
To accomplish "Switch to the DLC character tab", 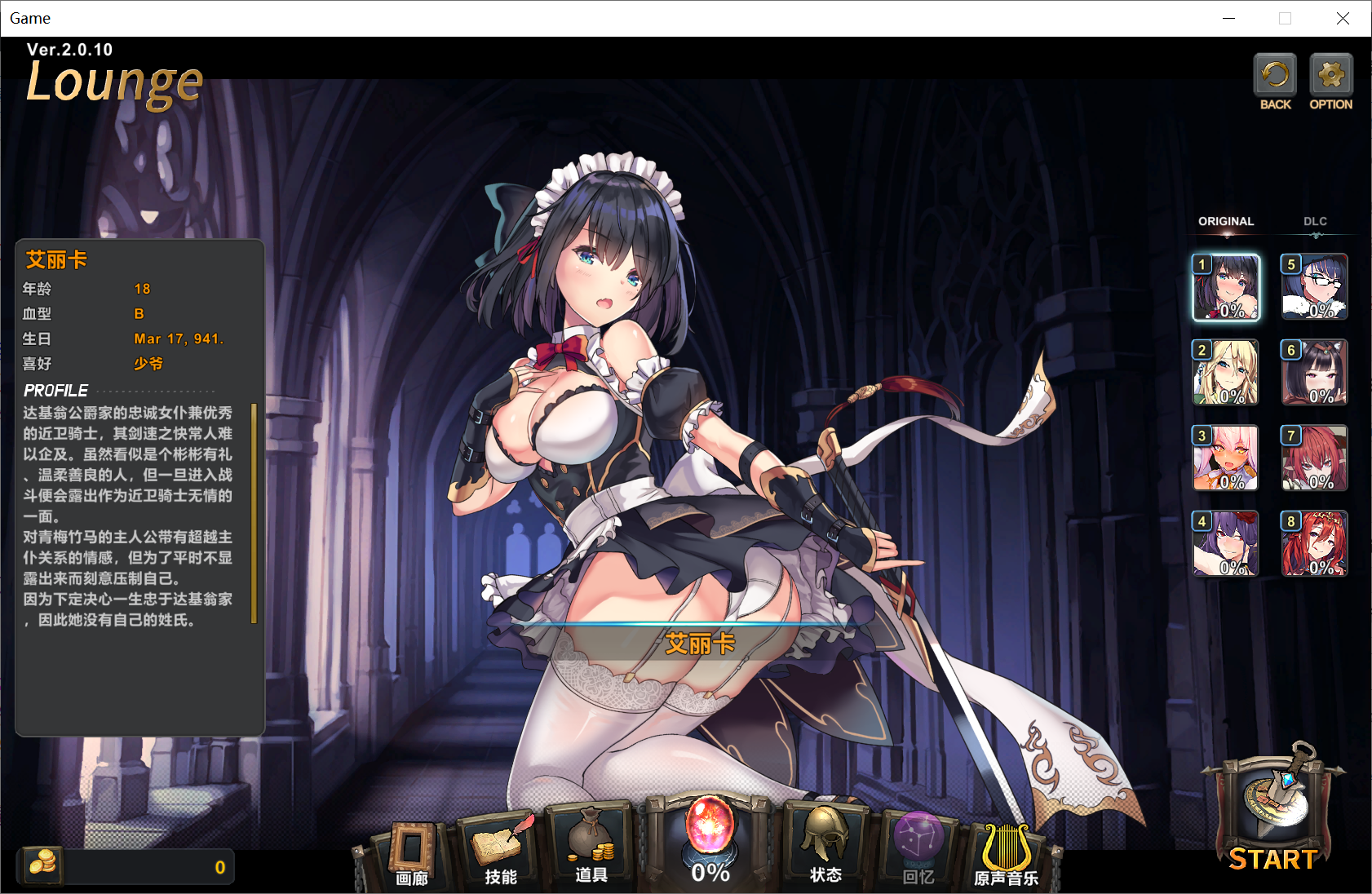I will point(1315,222).
